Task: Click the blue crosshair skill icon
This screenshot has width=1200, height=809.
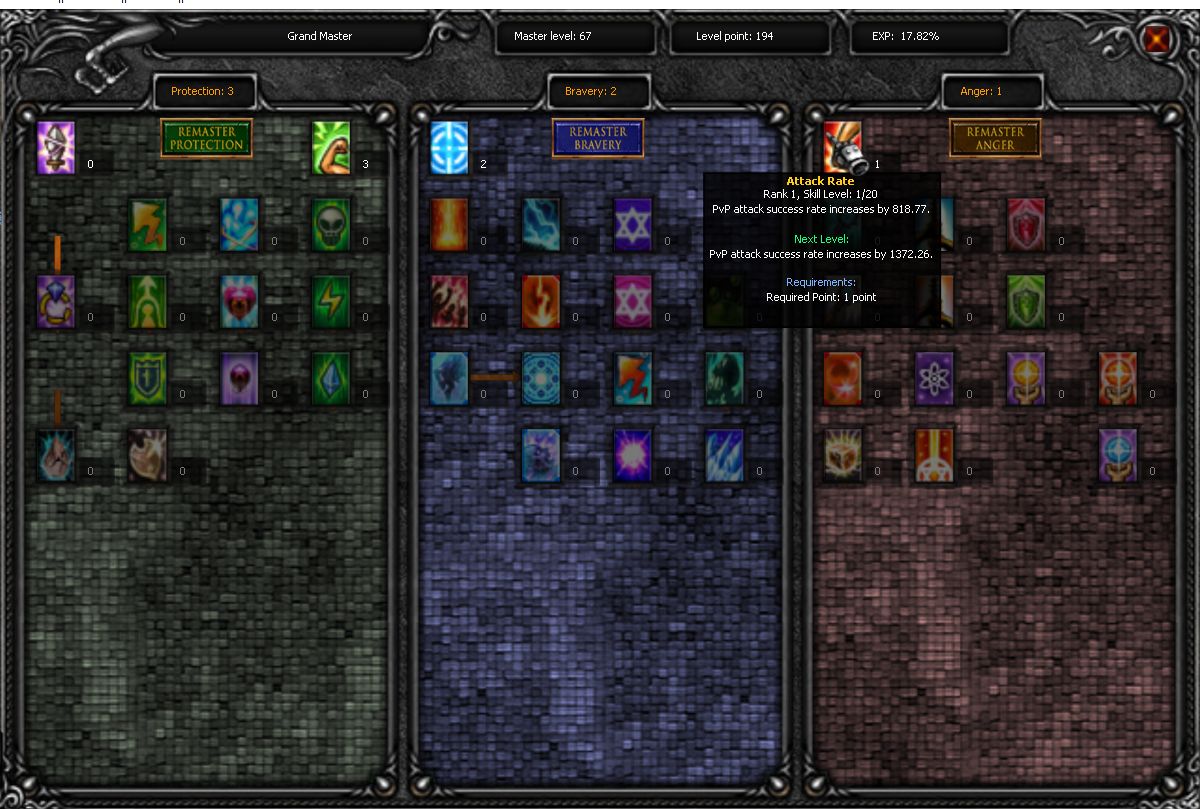Action: point(449,148)
